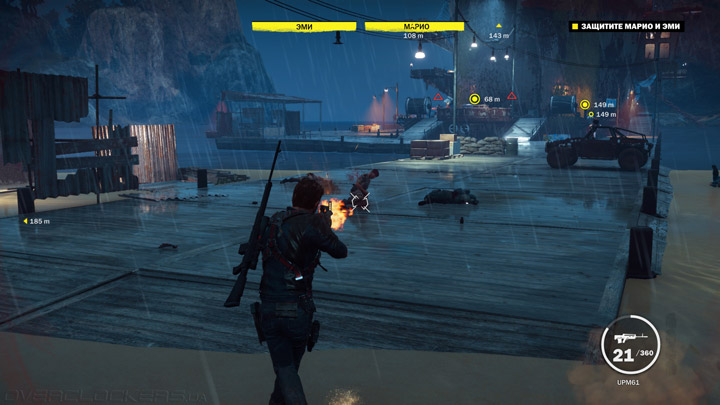The image size is (720, 405).
Task: Select the 143 m yellow triangle marker
Action: click(x=498, y=25)
